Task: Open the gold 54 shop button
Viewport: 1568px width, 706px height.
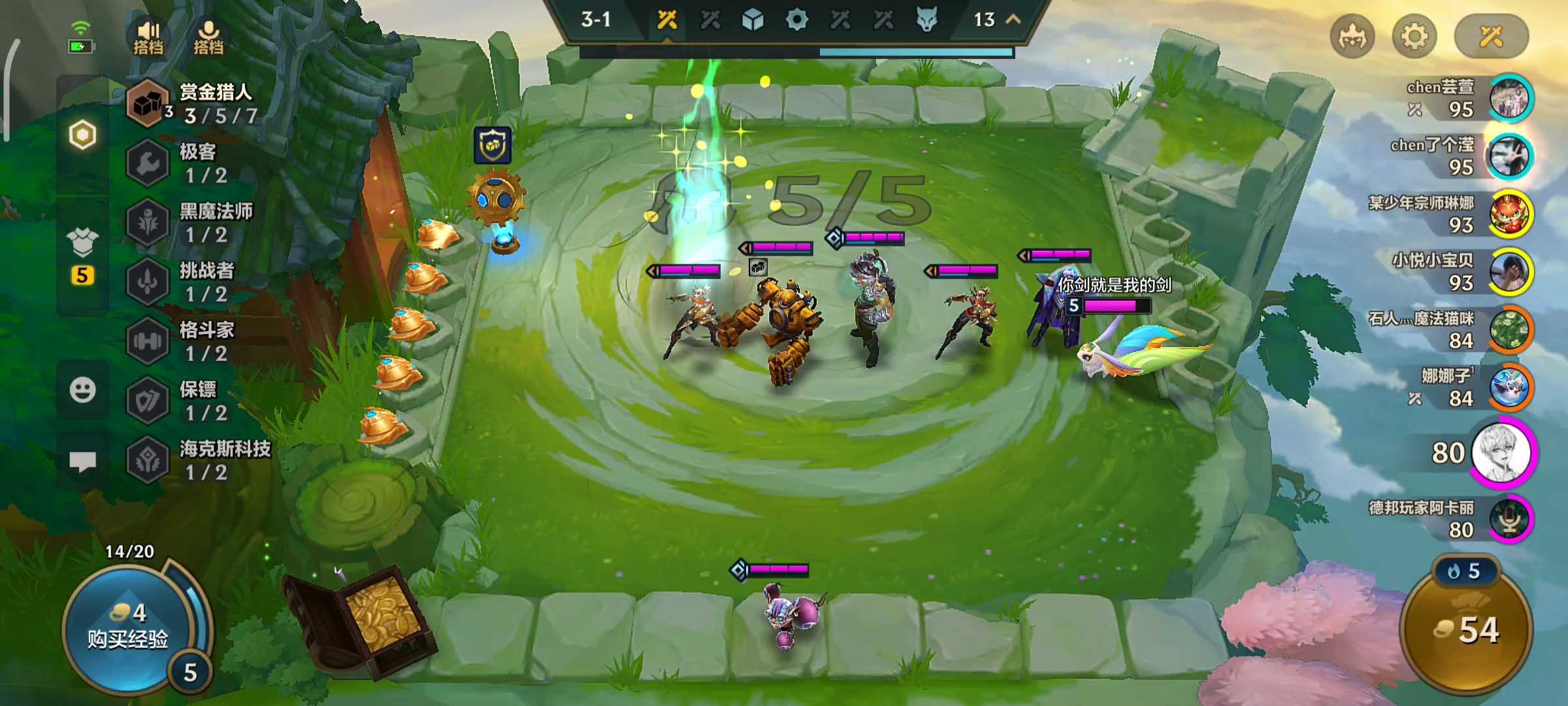Action: point(1466,630)
